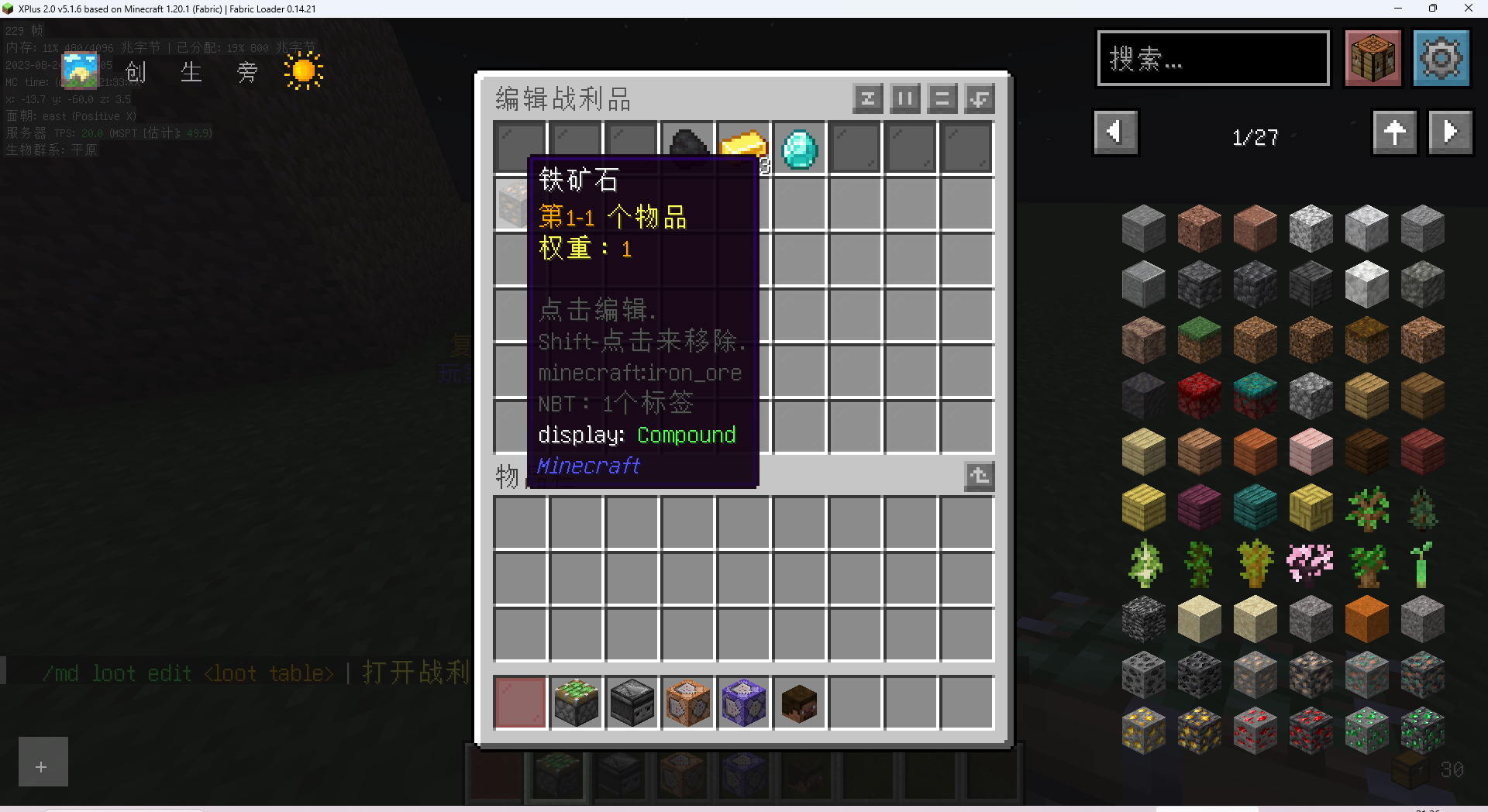Click the upload arrow icon next to the item section
This screenshot has height=812, width=1488.
click(979, 476)
